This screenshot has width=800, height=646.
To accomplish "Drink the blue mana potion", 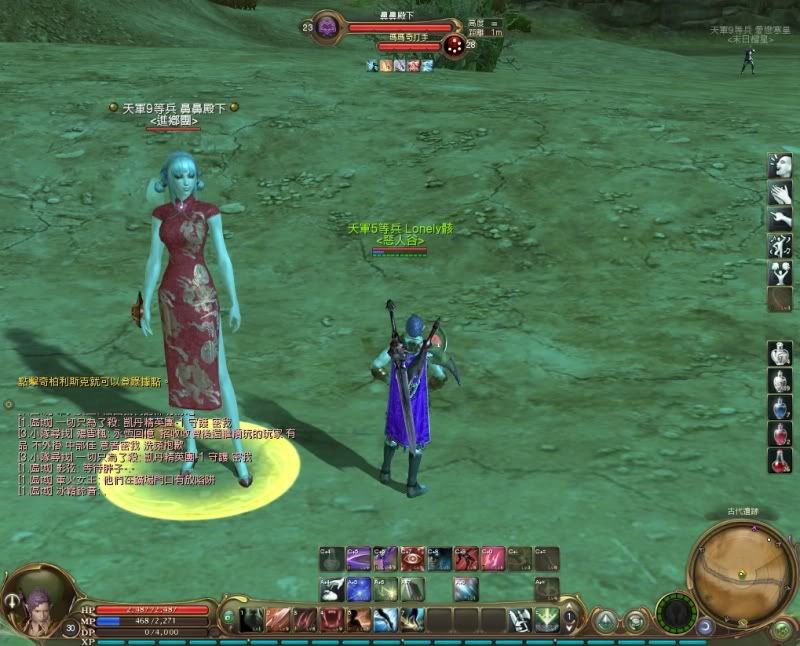I will point(780,407).
